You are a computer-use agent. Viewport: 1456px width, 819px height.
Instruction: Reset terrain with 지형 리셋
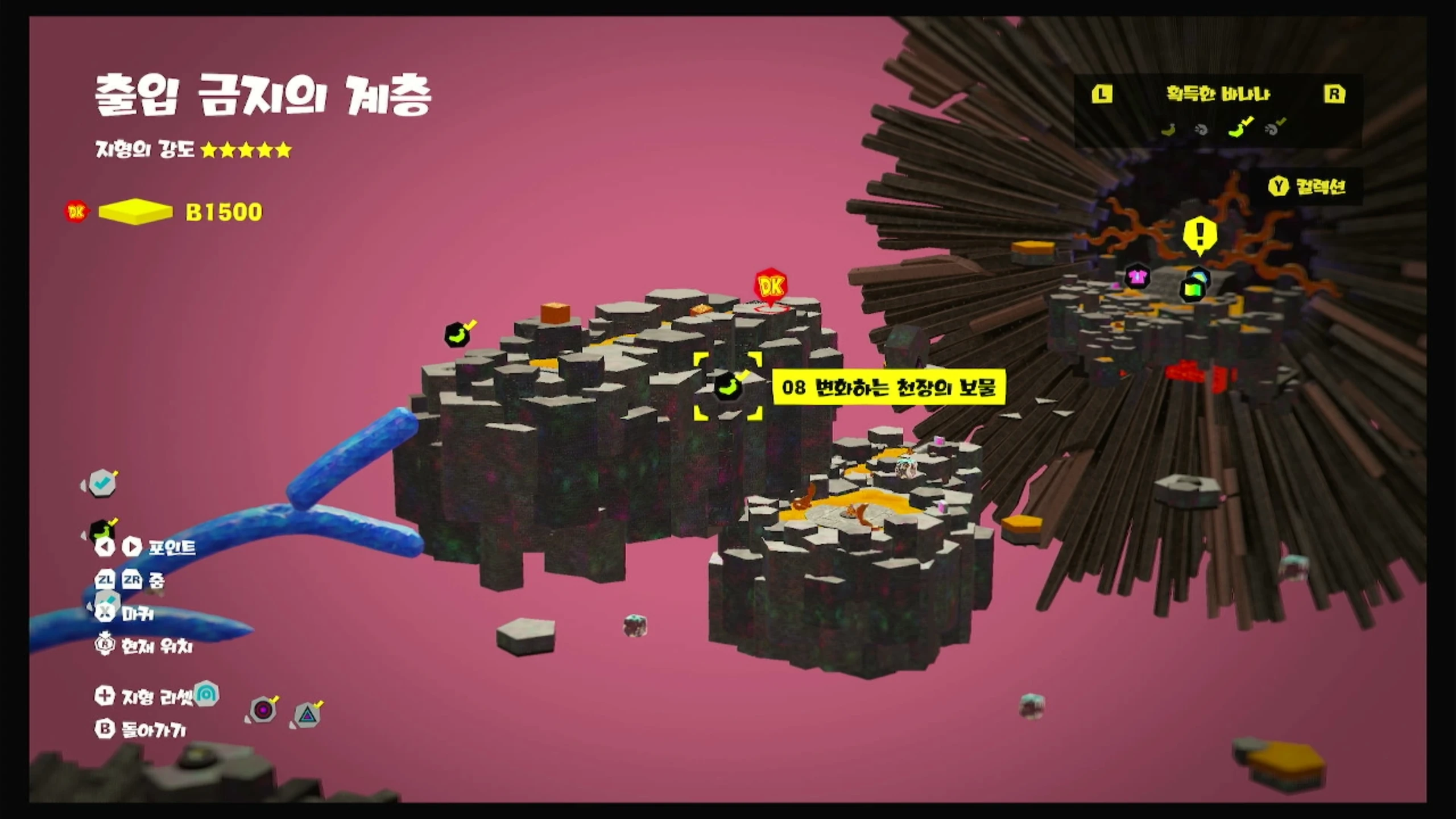[x=145, y=696]
